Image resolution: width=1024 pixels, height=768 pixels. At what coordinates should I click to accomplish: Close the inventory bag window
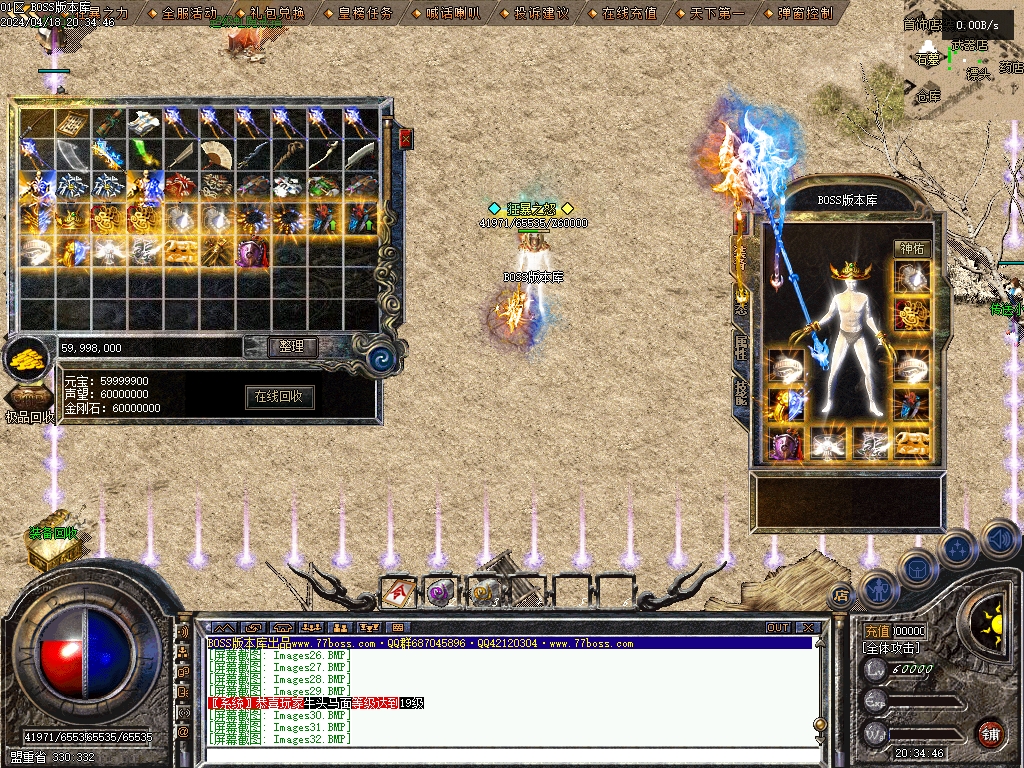click(405, 138)
